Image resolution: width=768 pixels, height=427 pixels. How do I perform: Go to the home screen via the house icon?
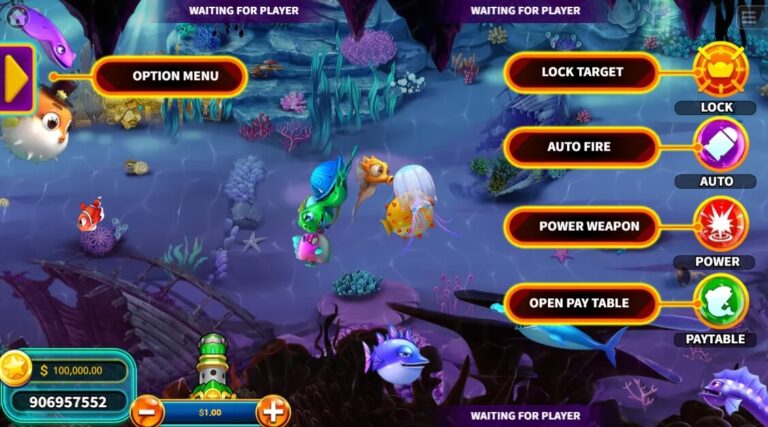pyautogui.click(x=18, y=17)
